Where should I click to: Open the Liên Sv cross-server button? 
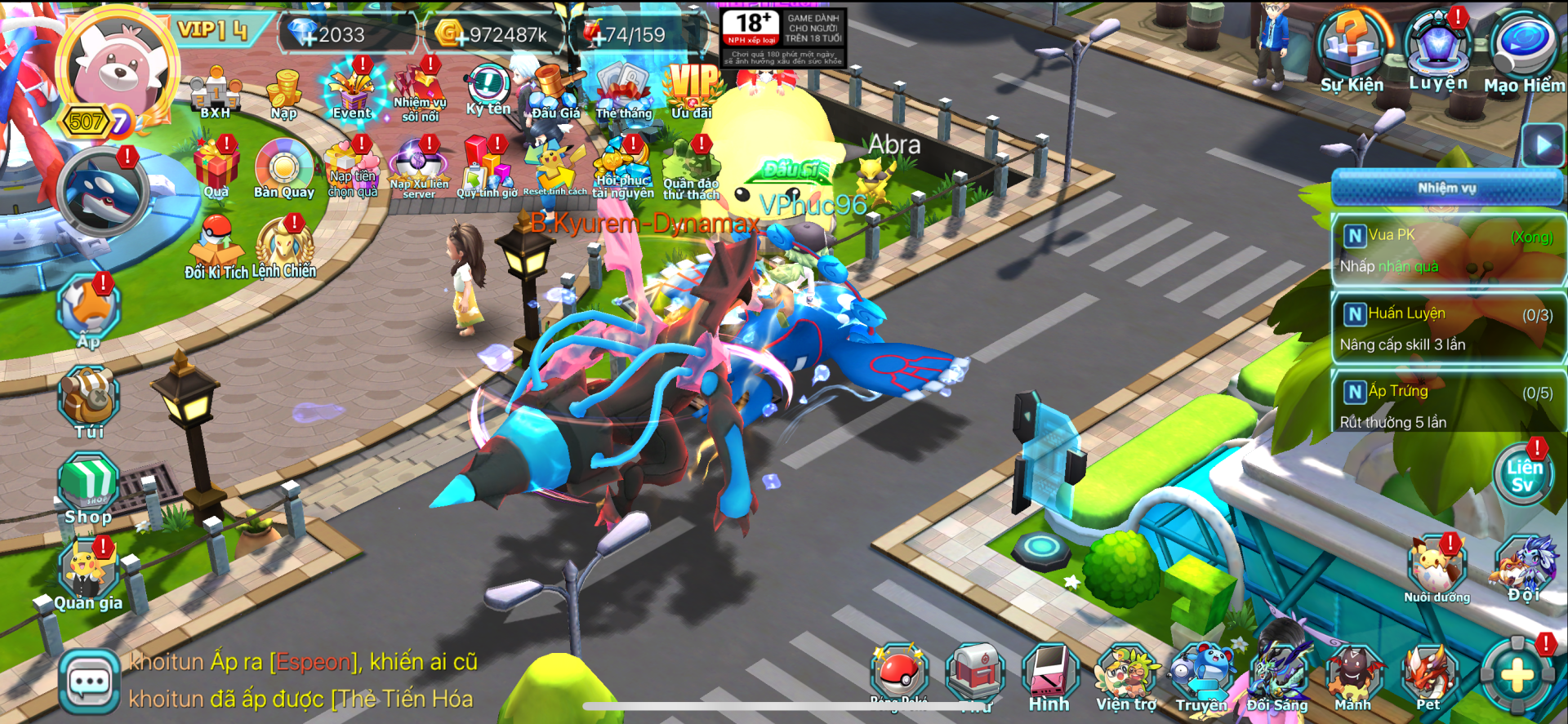coord(1524,477)
